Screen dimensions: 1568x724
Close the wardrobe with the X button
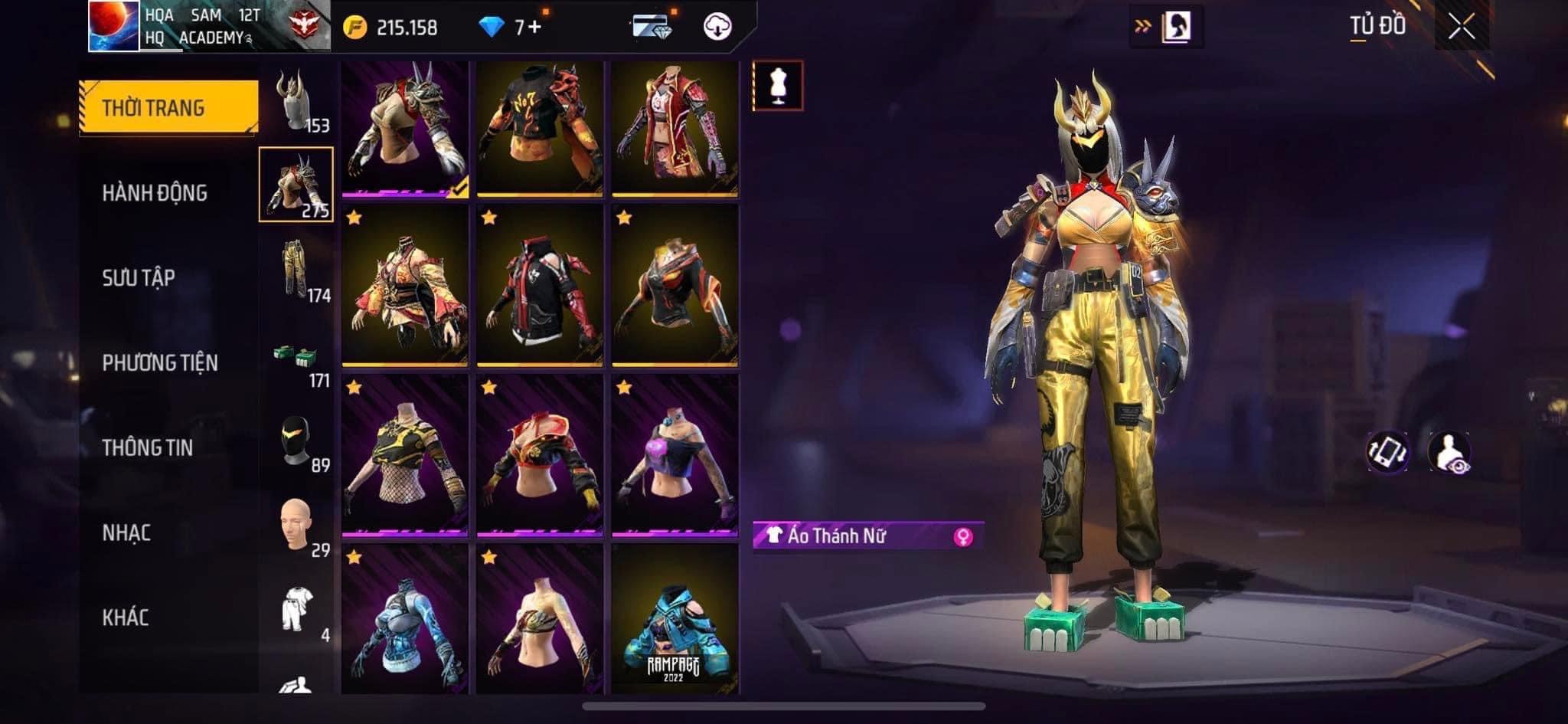[1461, 28]
